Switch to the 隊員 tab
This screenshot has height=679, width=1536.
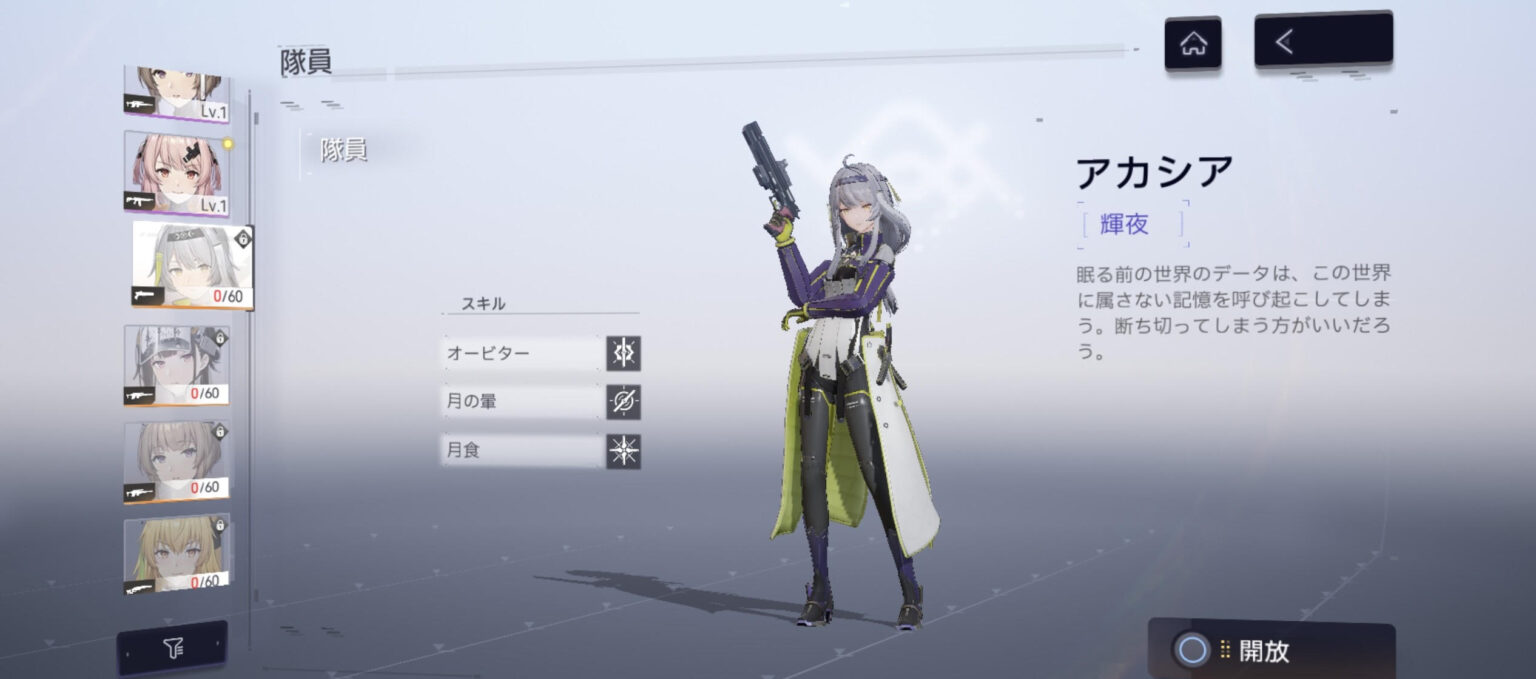pyautogui.click(x=343, y=151)
